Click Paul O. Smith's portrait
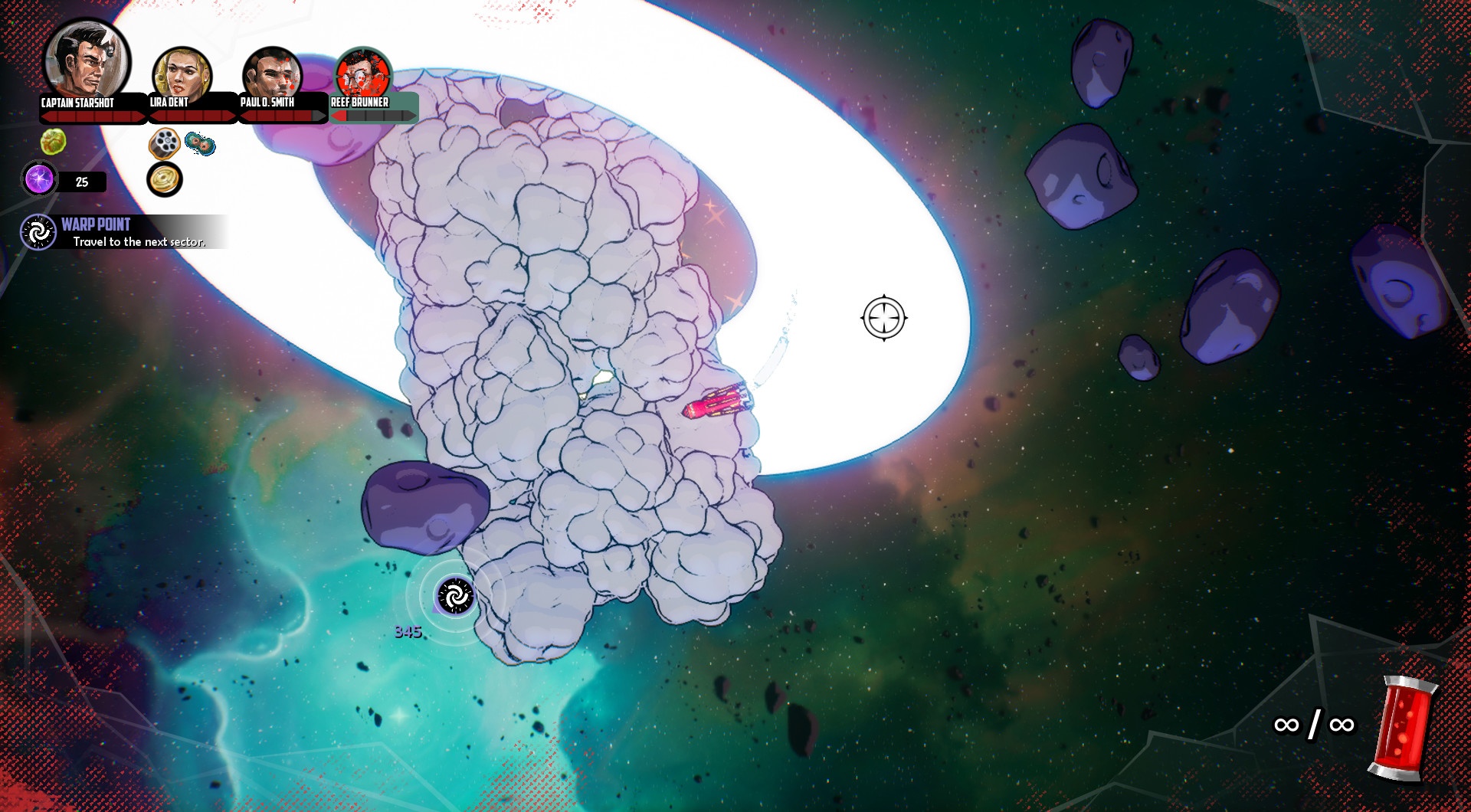1471x812 pixels. click(x=272, y=74)
